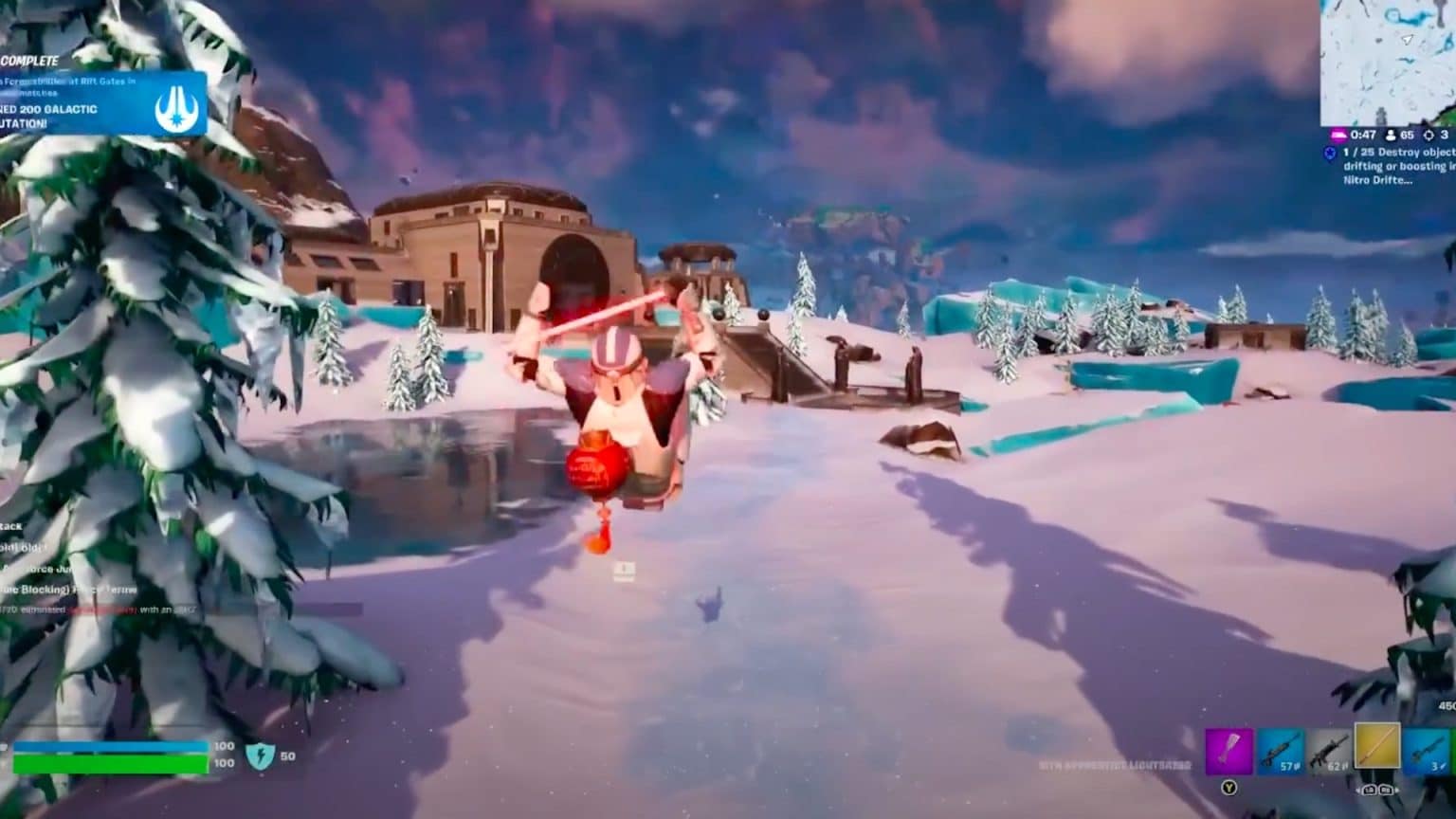Select the equipped yellow lightsaber slot

pos(1377,746)
